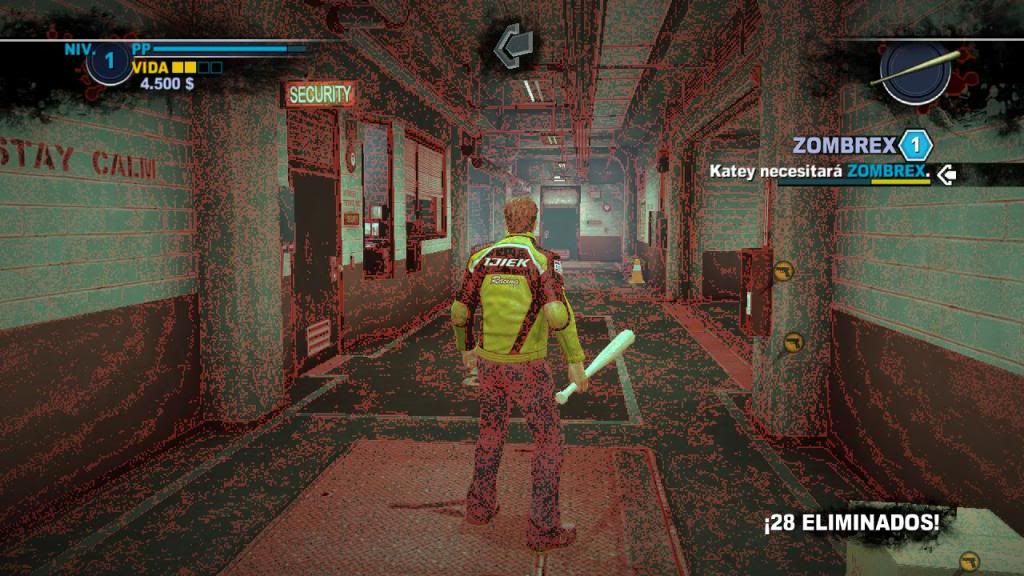This screenshot has height=576, width=1024.
Task: Click the Zombrex counter icon
Action: (914, 146)
